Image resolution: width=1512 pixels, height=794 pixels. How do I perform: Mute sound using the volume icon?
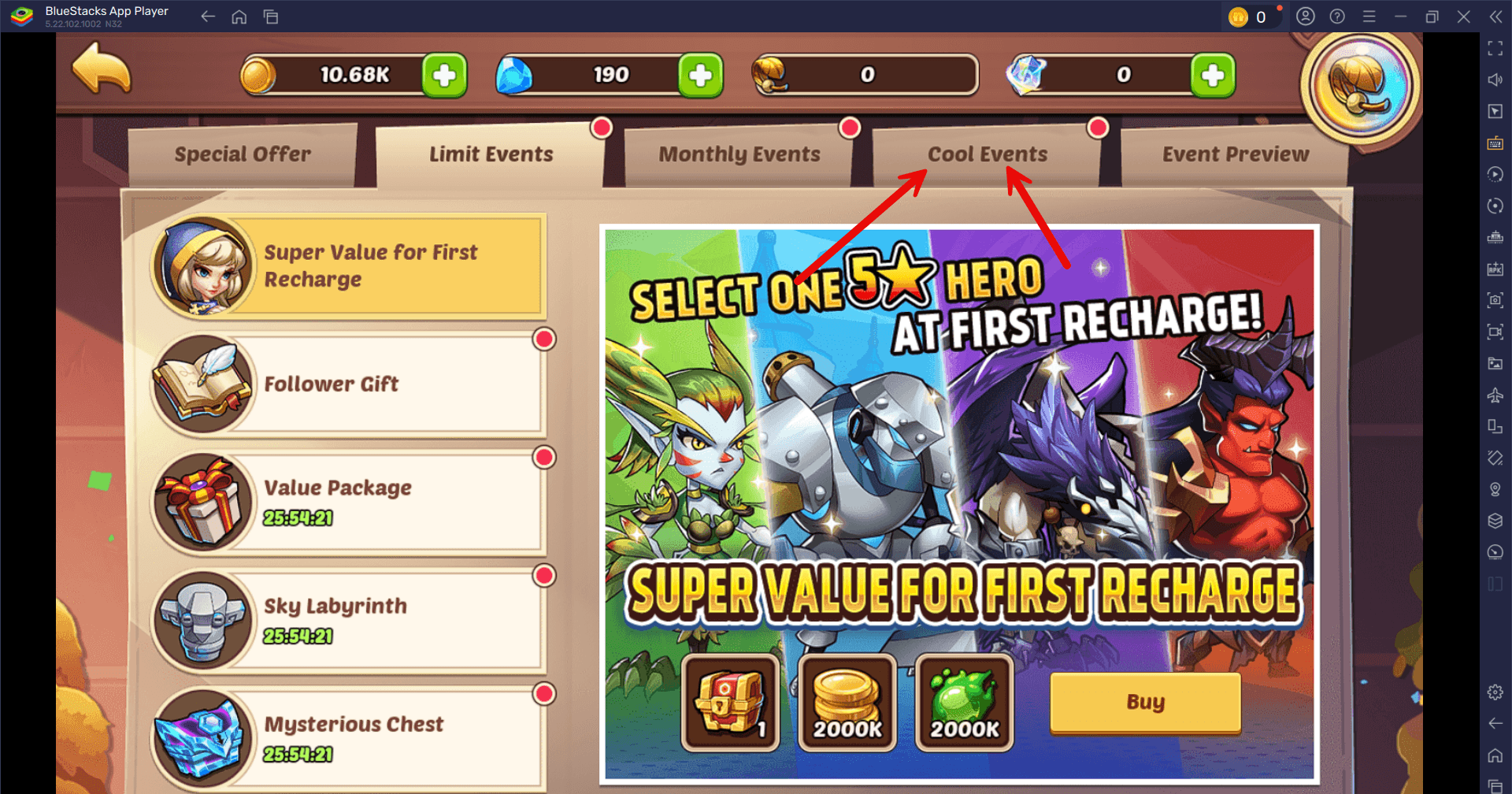(x=1494, y=80)
